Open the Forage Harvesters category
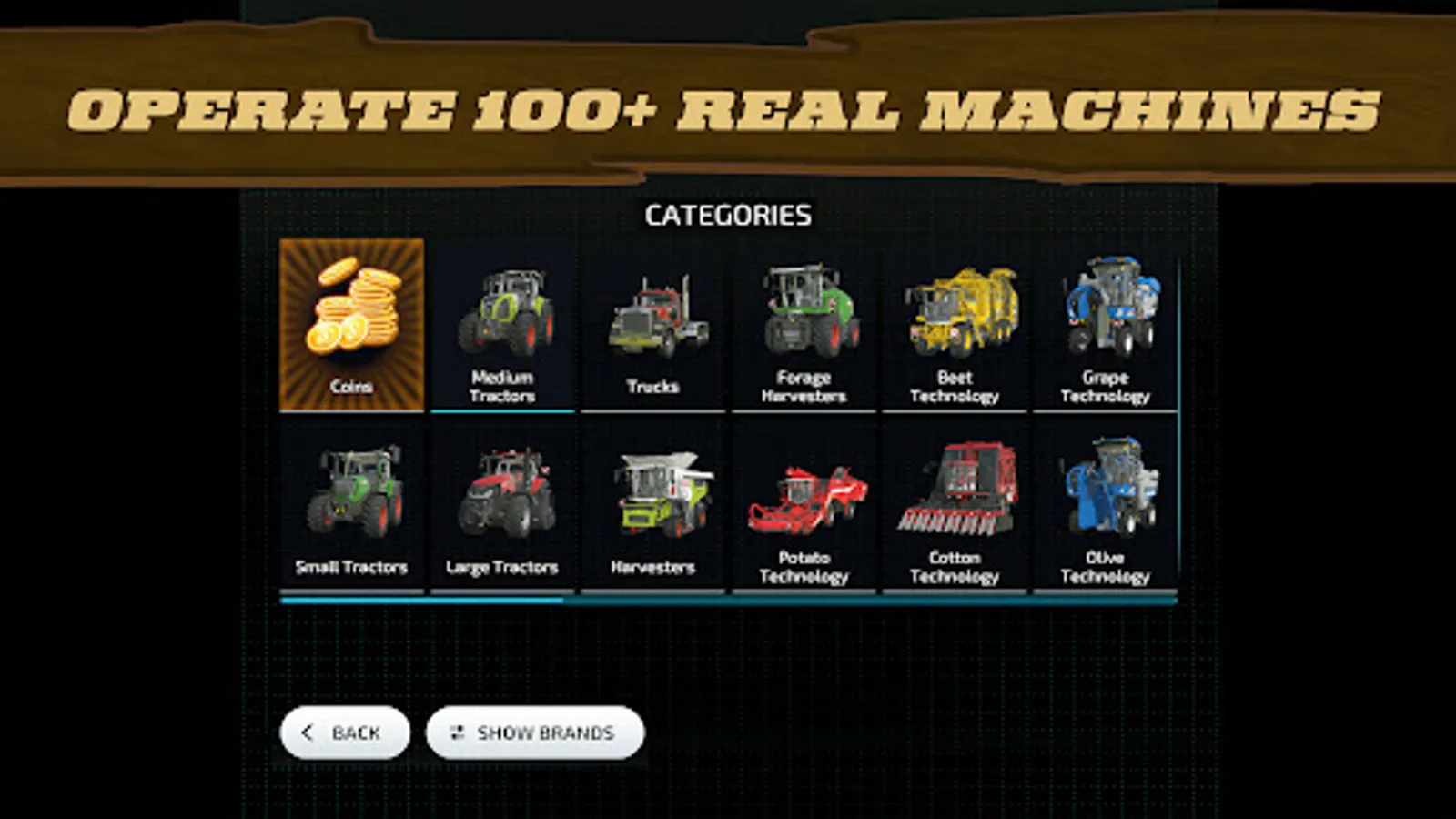Image resolution: width=1456 pixels, height=819 pixels. coord(804,328)
